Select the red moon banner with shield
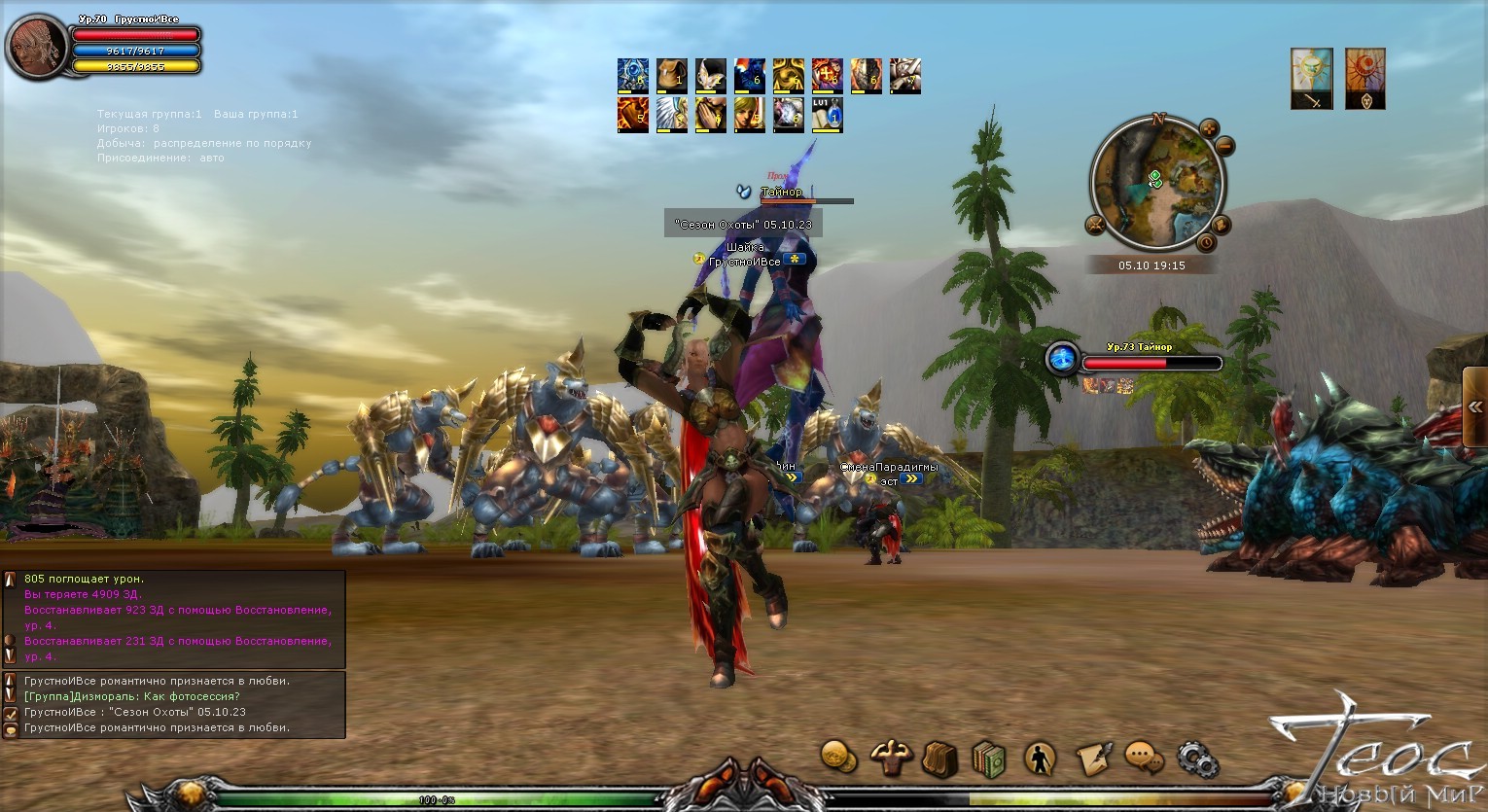This screenshot has height=812, width=1488. tap(1364, 78)
